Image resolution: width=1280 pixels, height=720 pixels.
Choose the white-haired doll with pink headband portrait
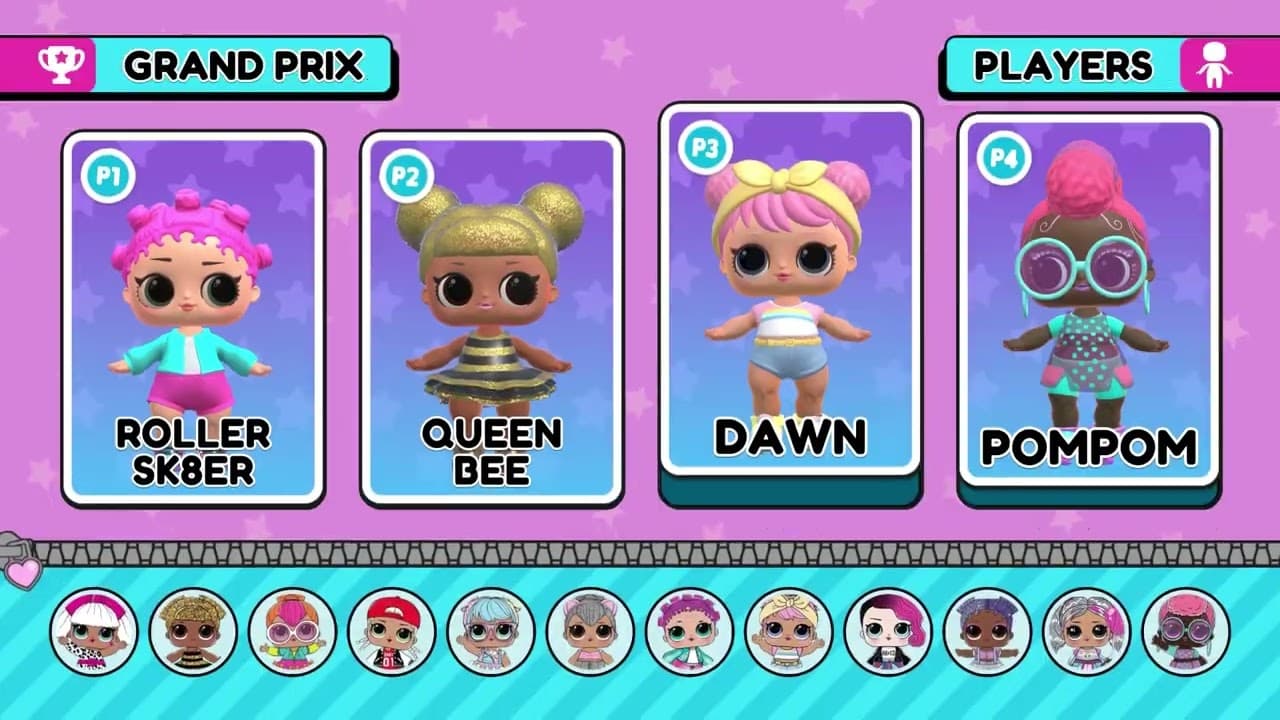94,632
